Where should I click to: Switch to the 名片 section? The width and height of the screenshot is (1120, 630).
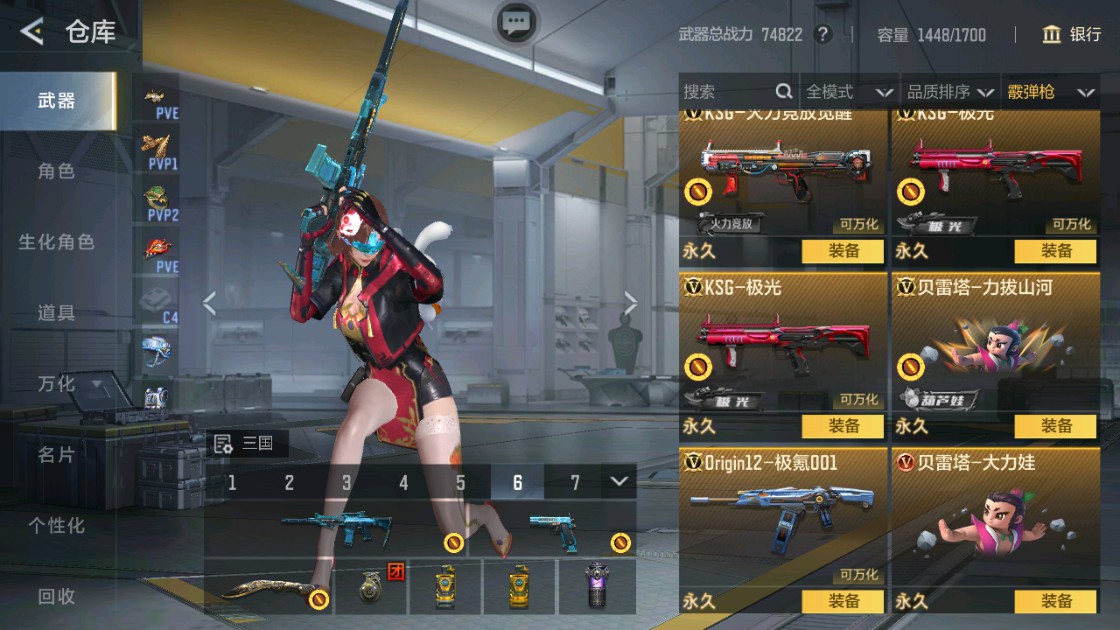coord(56,455)
